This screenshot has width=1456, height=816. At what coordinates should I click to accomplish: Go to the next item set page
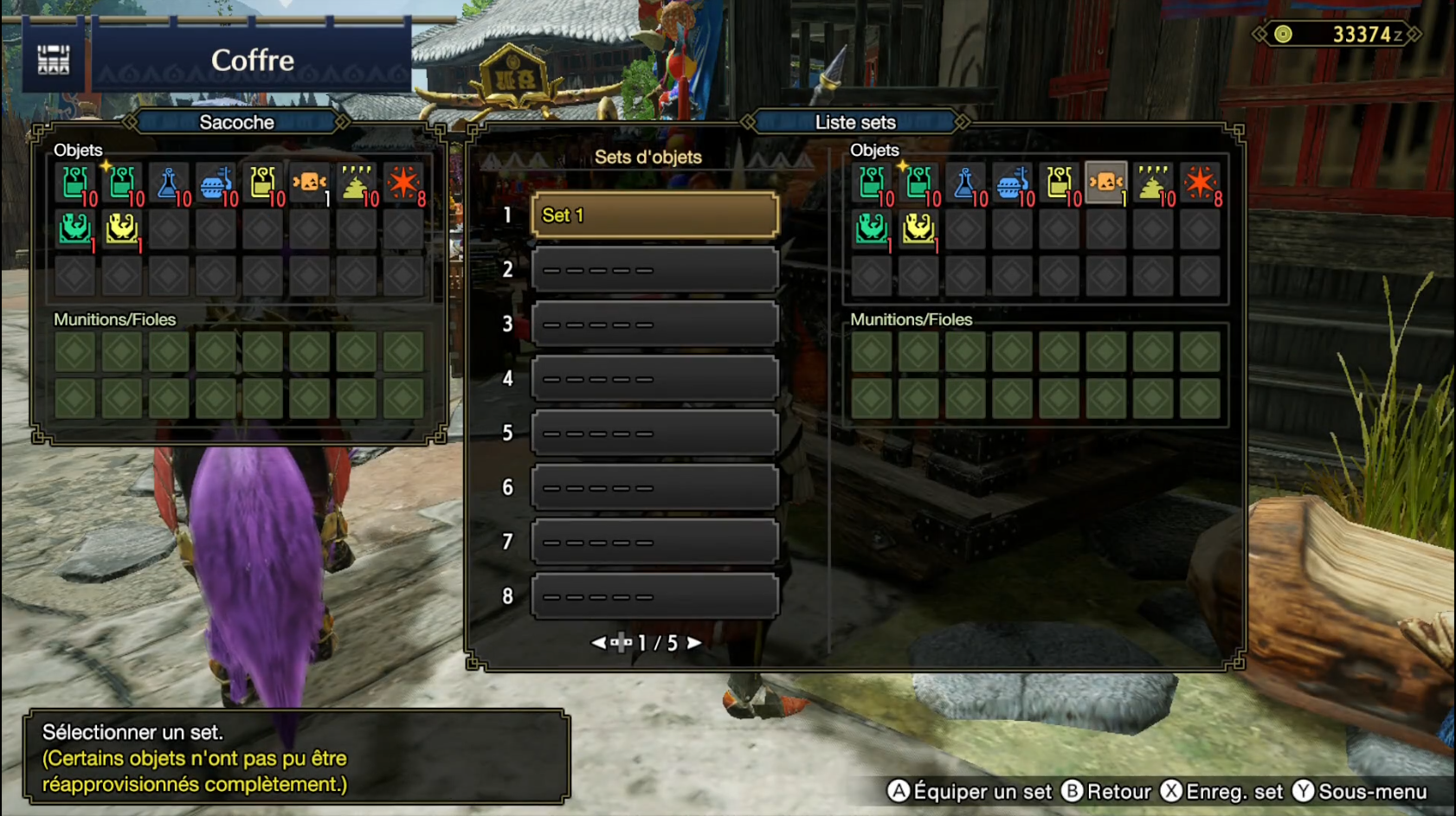tap(694, 643)
